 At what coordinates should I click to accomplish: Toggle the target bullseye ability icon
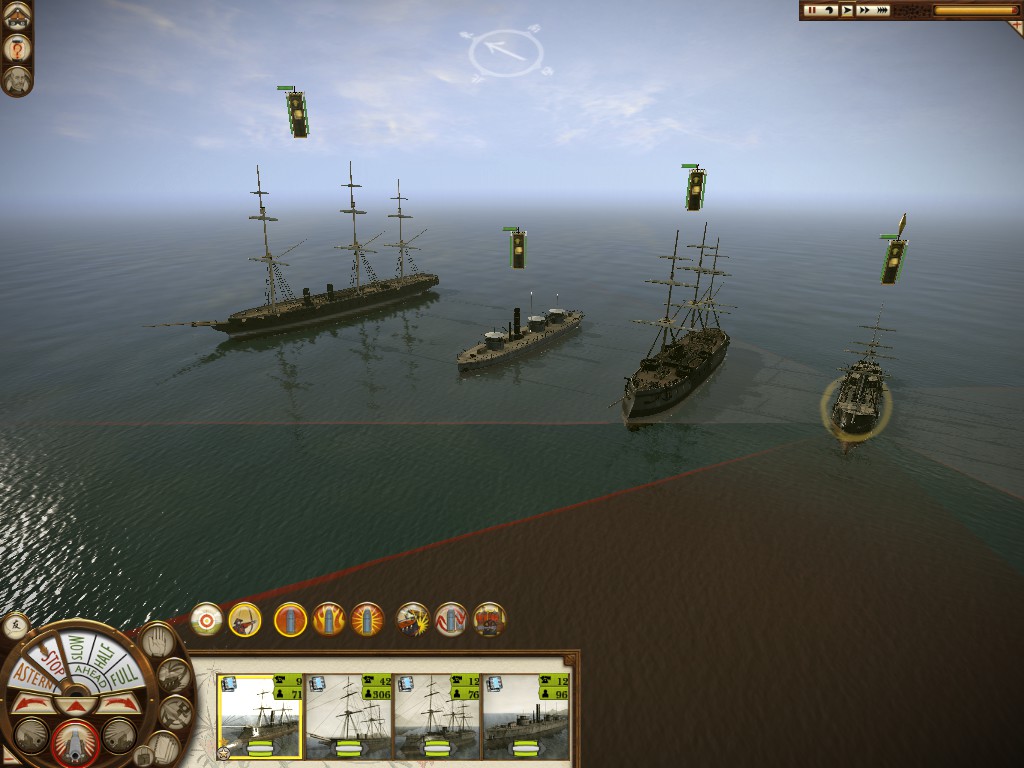pos(207,619)
